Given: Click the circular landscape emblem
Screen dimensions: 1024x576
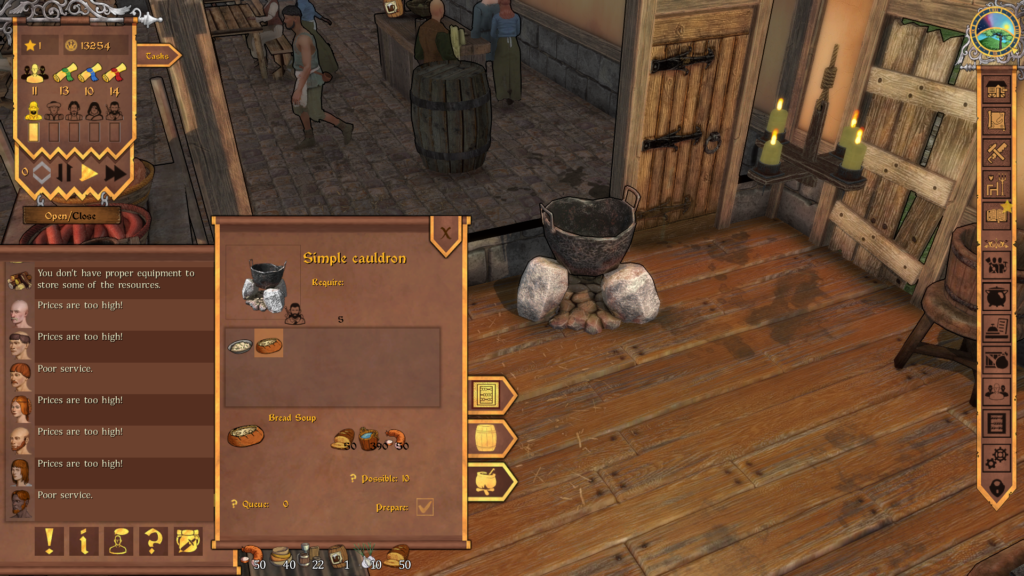Looking at the screenshot, I should pyautogui.click(x=995, y=32).
